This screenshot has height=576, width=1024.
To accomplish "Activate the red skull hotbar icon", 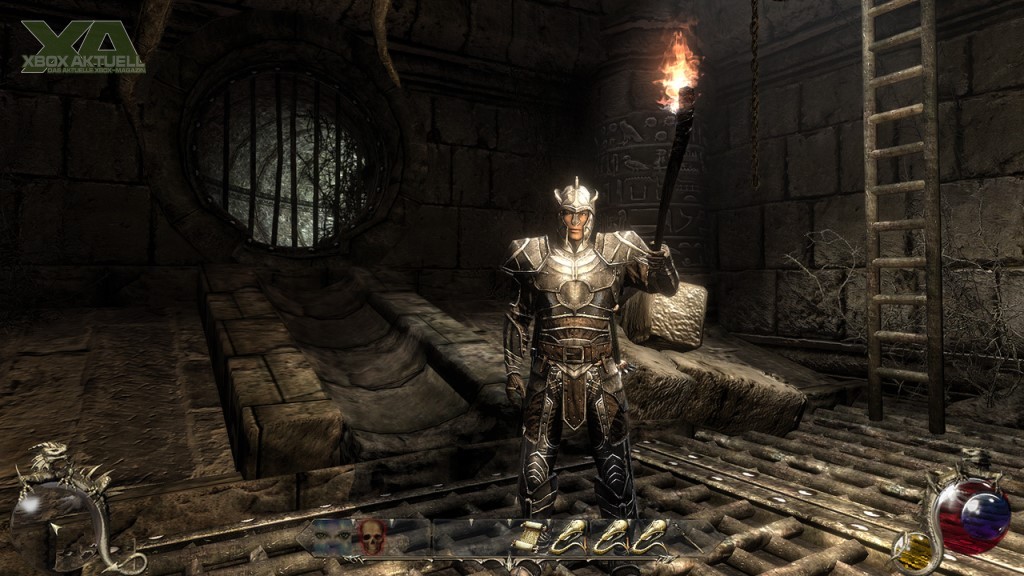I will tap(369, 538).
